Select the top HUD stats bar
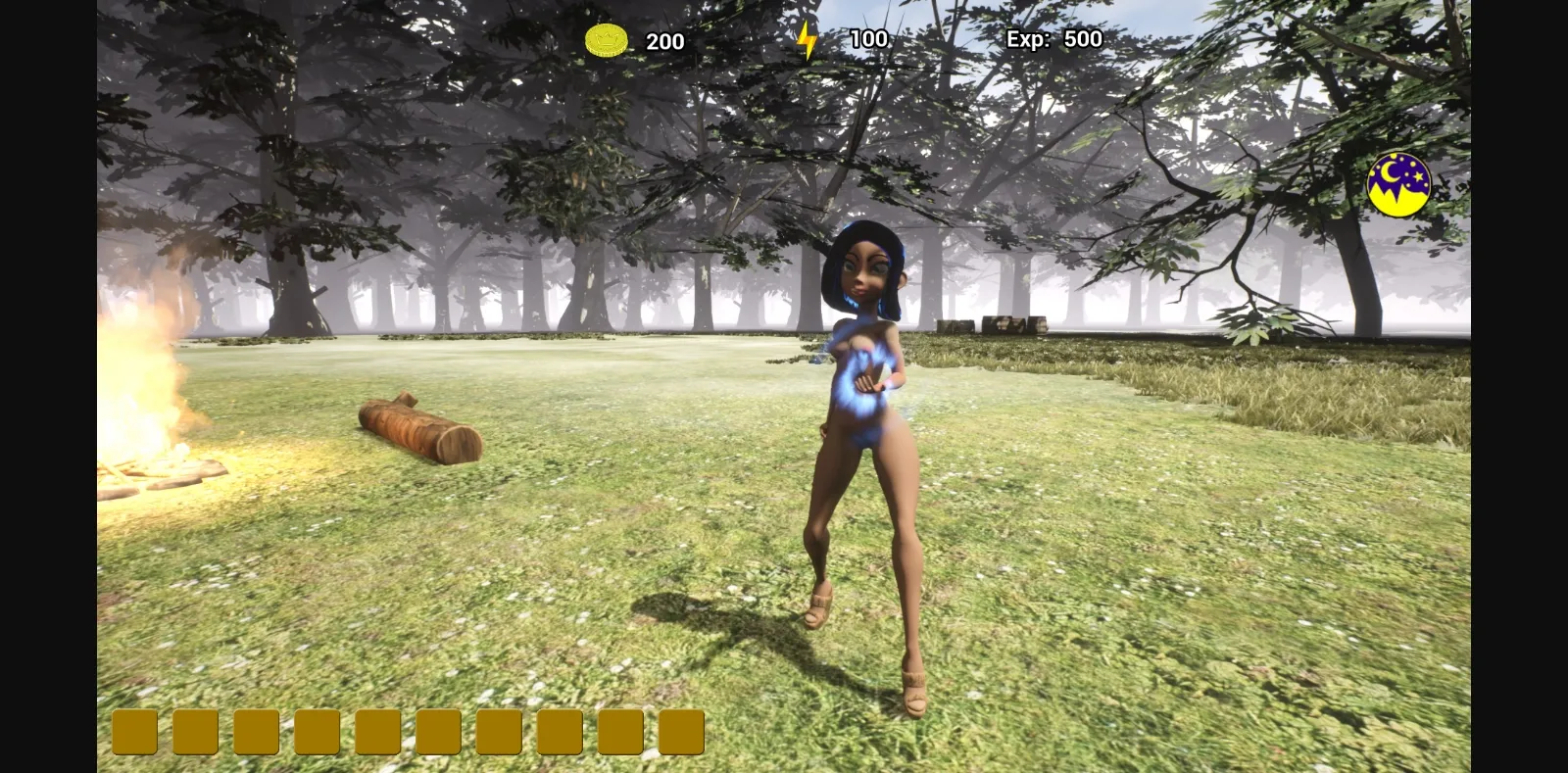Screen dimensions: 1568x773 point(843,39)
